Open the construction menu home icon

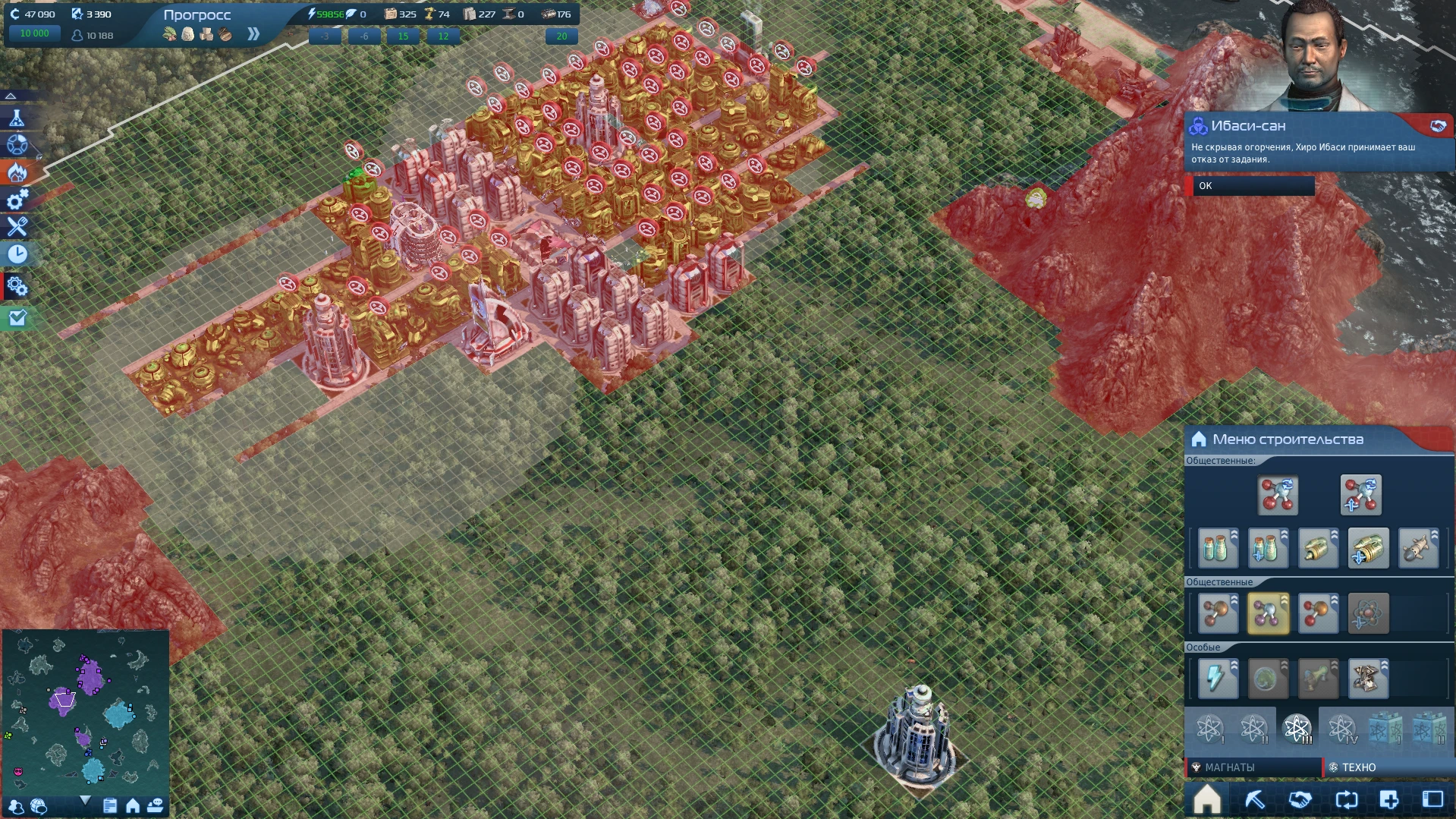coord(1207,799)
